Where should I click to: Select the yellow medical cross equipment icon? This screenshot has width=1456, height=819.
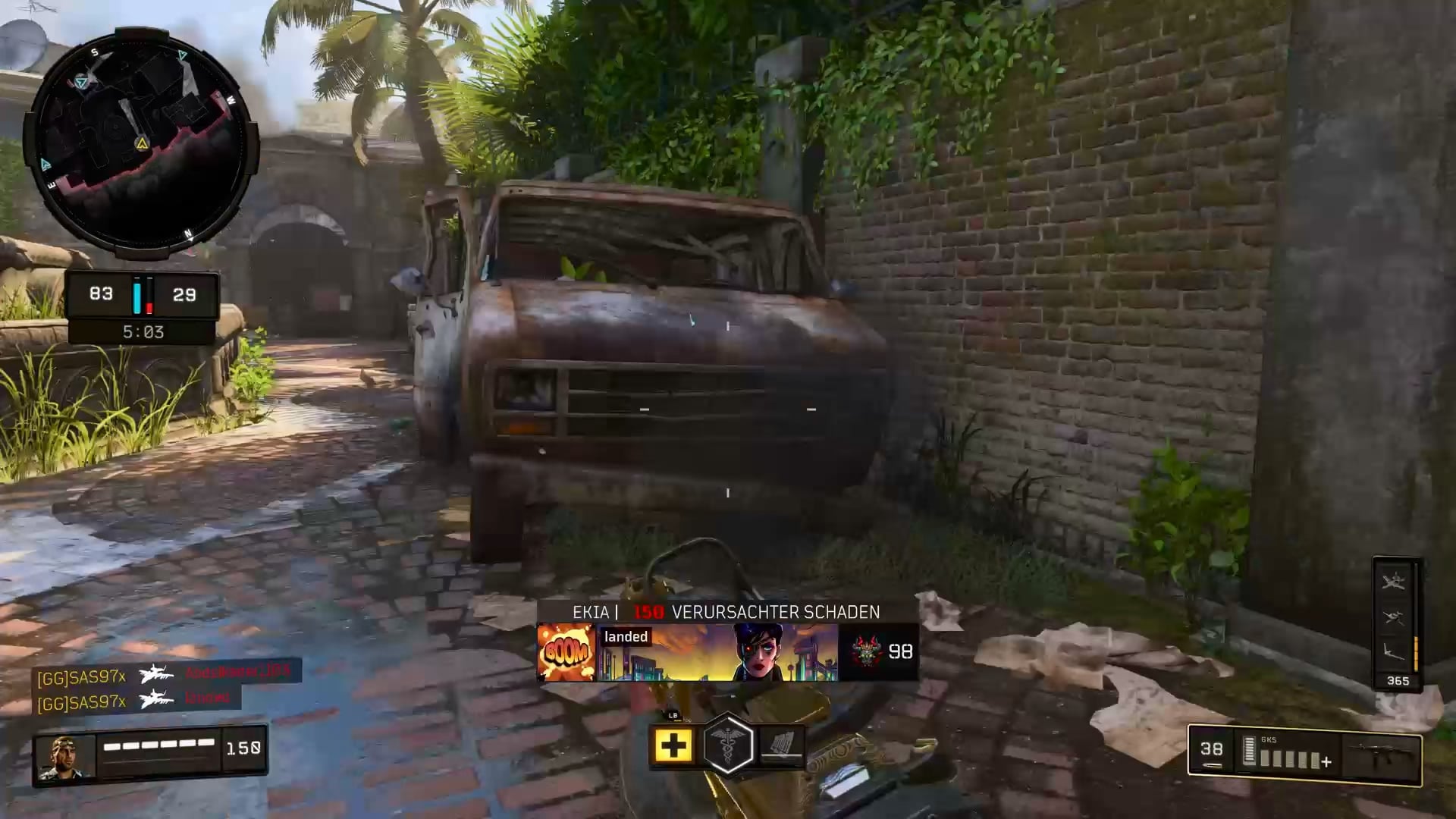pyautogui.click(x=673, y=746)
